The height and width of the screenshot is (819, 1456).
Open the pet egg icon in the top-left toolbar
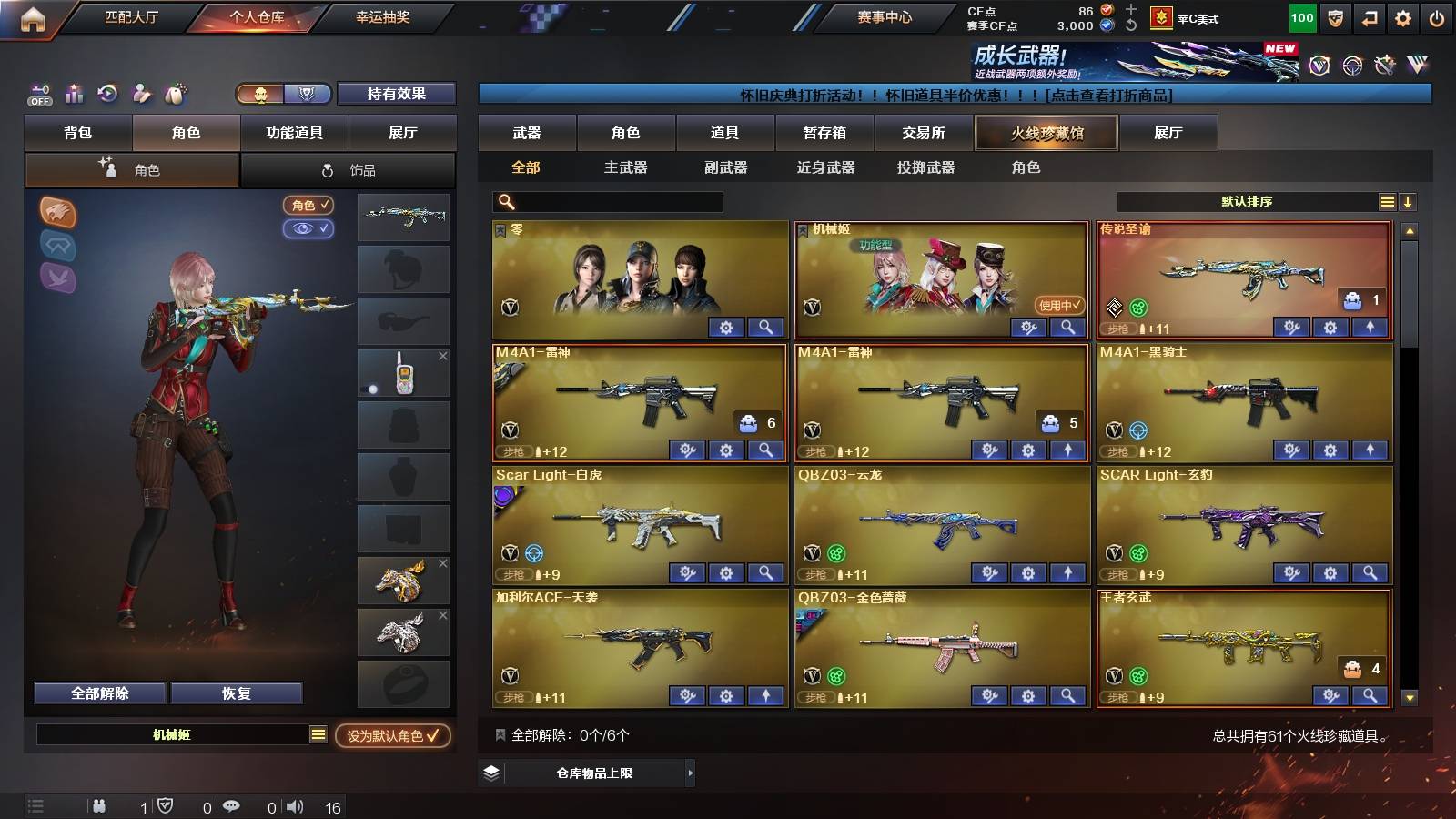tap(176, 92)
